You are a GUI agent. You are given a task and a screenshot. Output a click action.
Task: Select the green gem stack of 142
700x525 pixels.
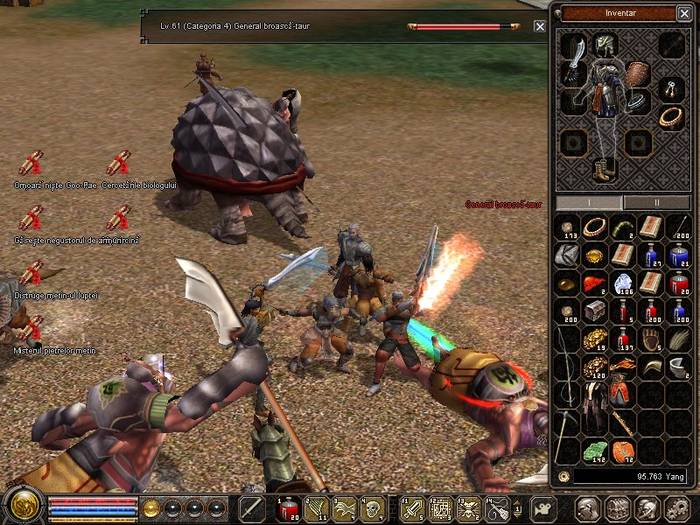pyautogui.click(x=595, y=451)
